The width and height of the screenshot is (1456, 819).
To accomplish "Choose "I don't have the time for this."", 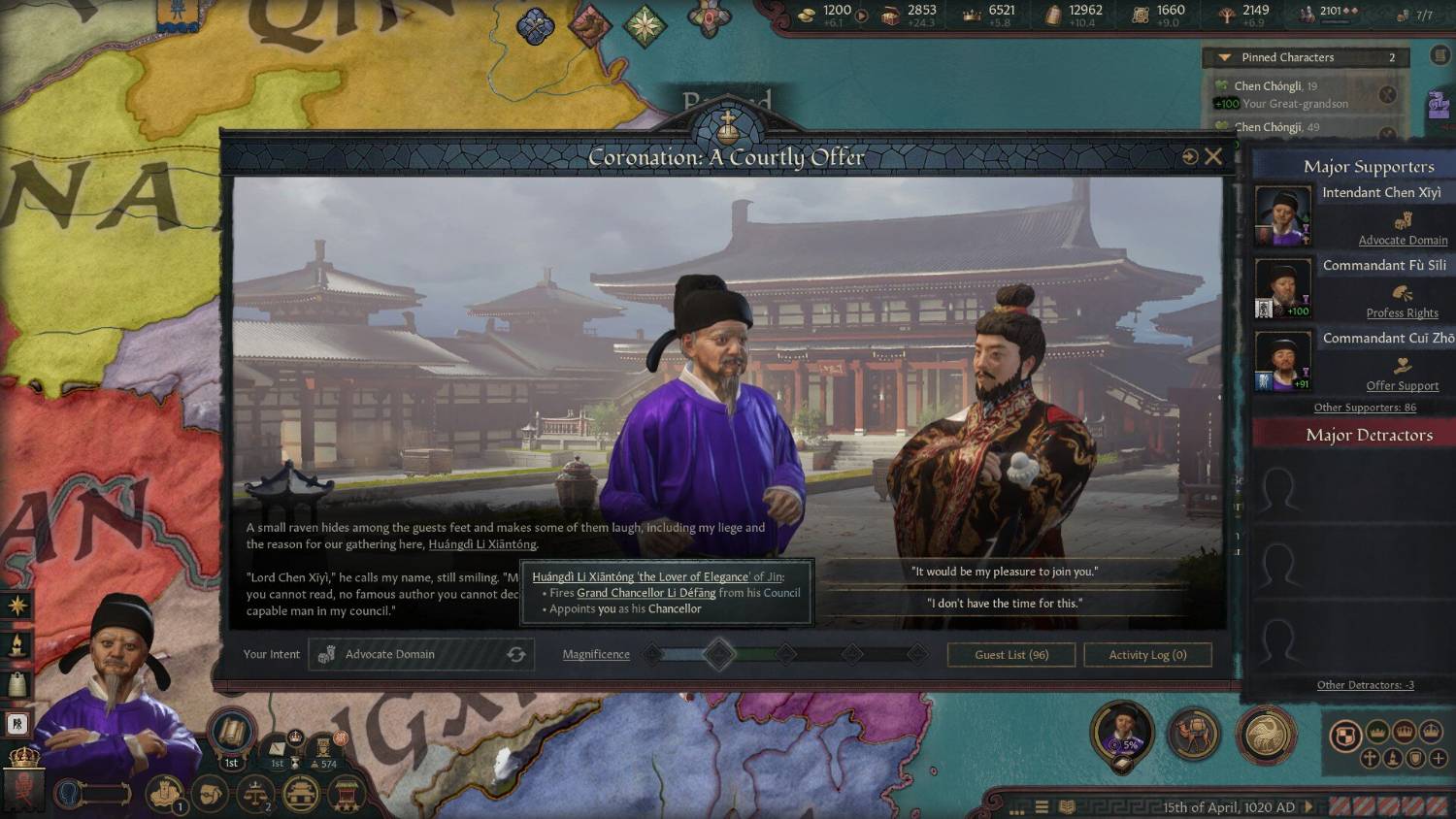I will (1005, 604).
